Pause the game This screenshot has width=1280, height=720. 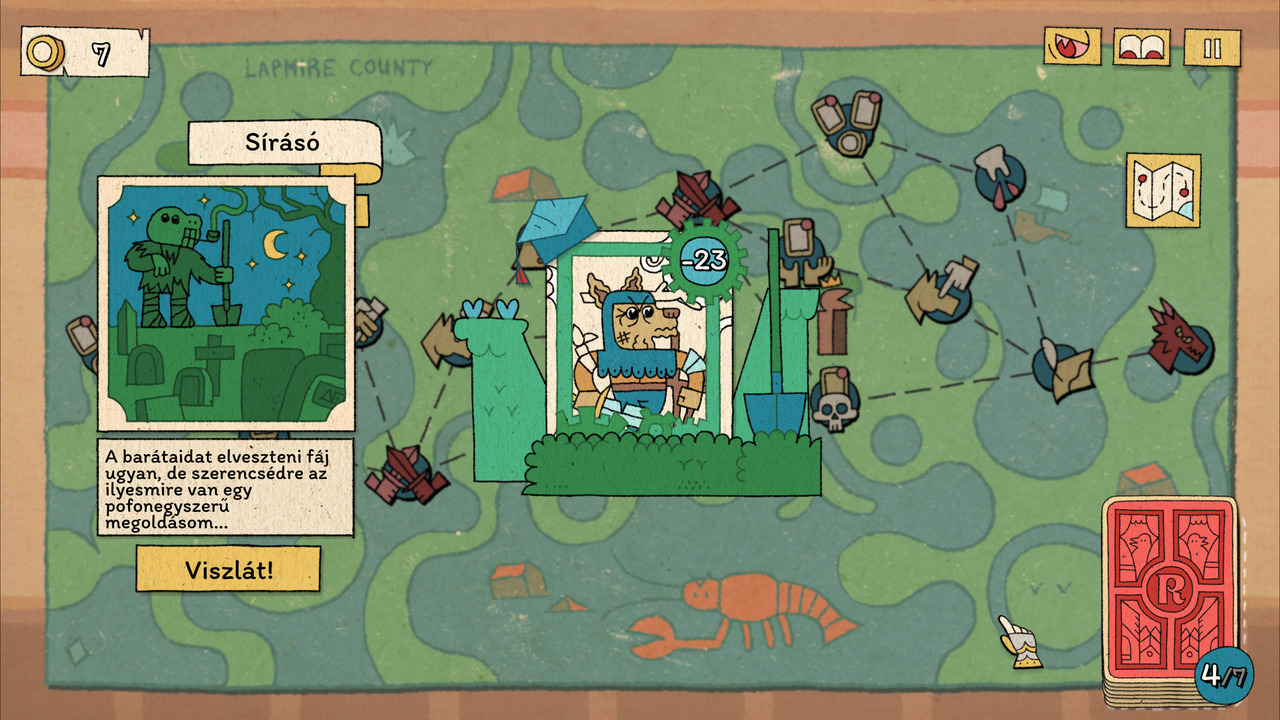(x=1212, y=48)
